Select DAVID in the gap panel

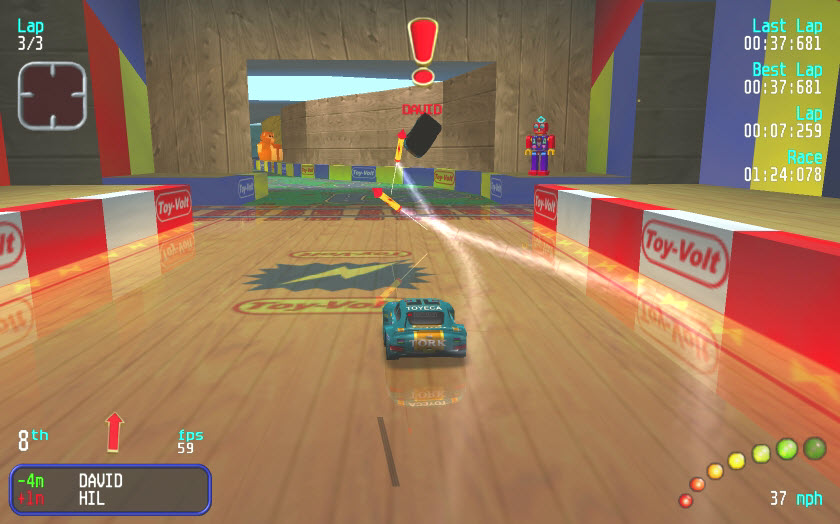[x=100, y=481]
